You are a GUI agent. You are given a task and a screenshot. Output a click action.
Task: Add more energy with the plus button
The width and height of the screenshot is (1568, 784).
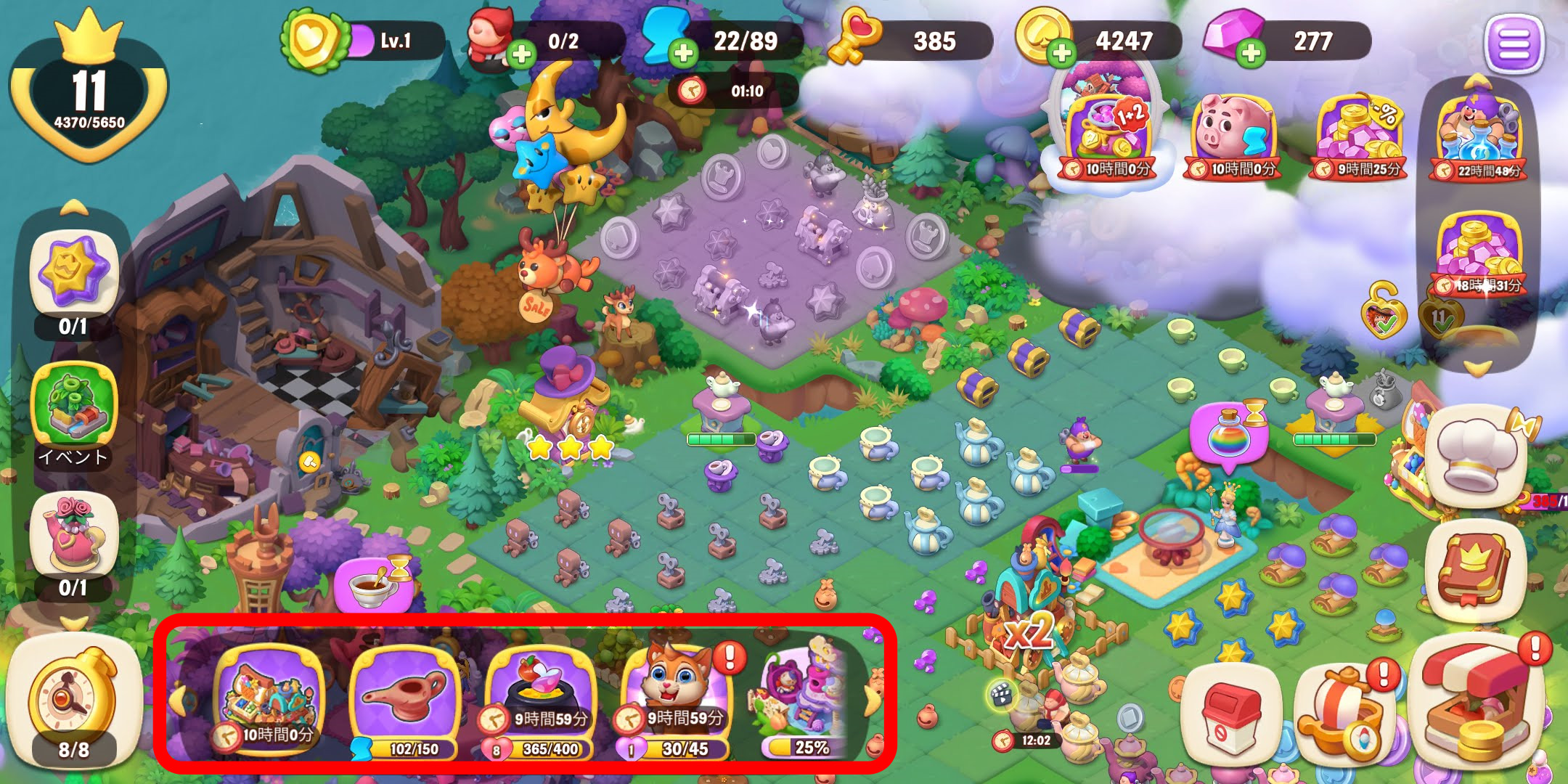pos(682,53)
